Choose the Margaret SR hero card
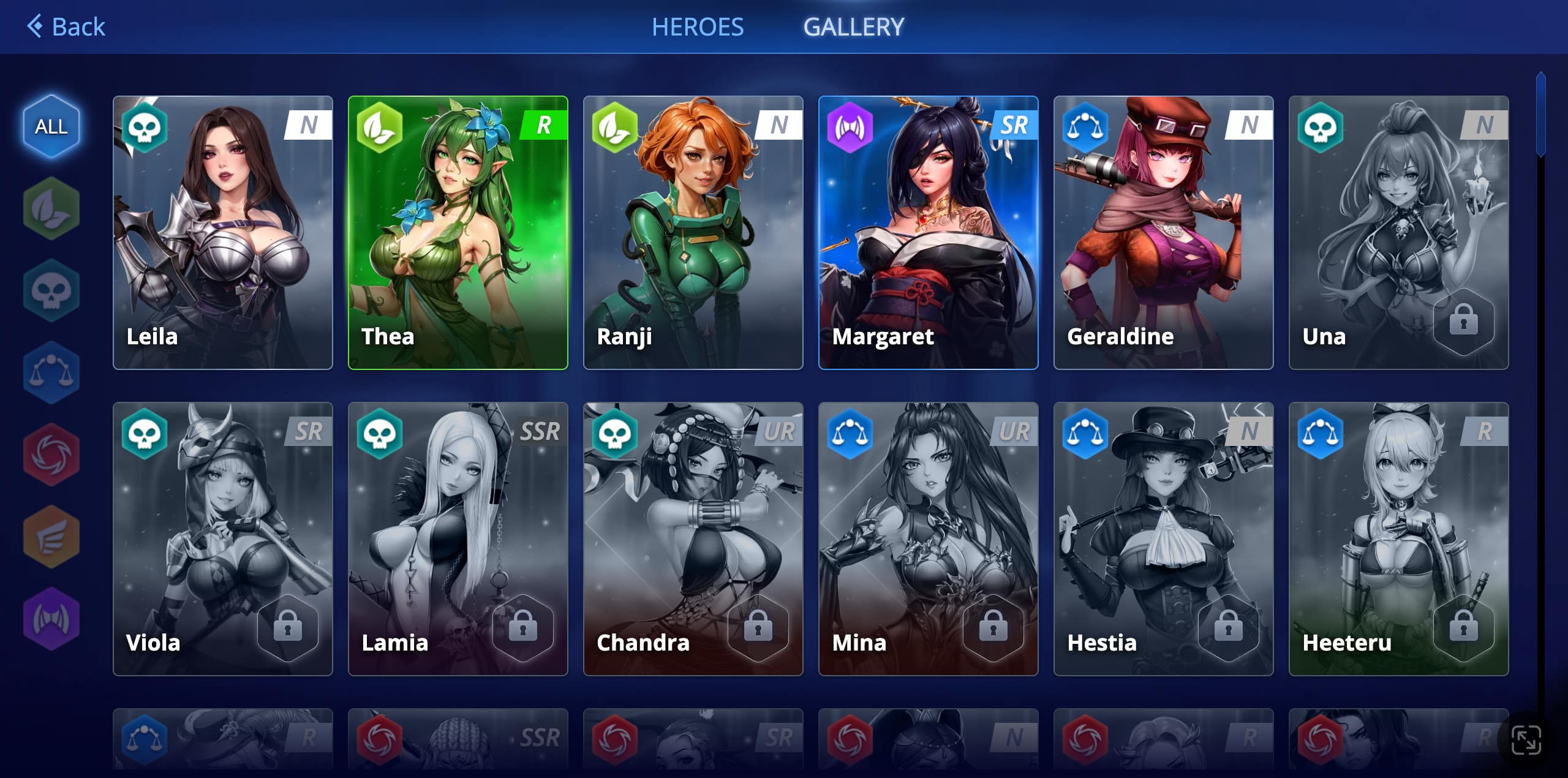 click(929, 233)
